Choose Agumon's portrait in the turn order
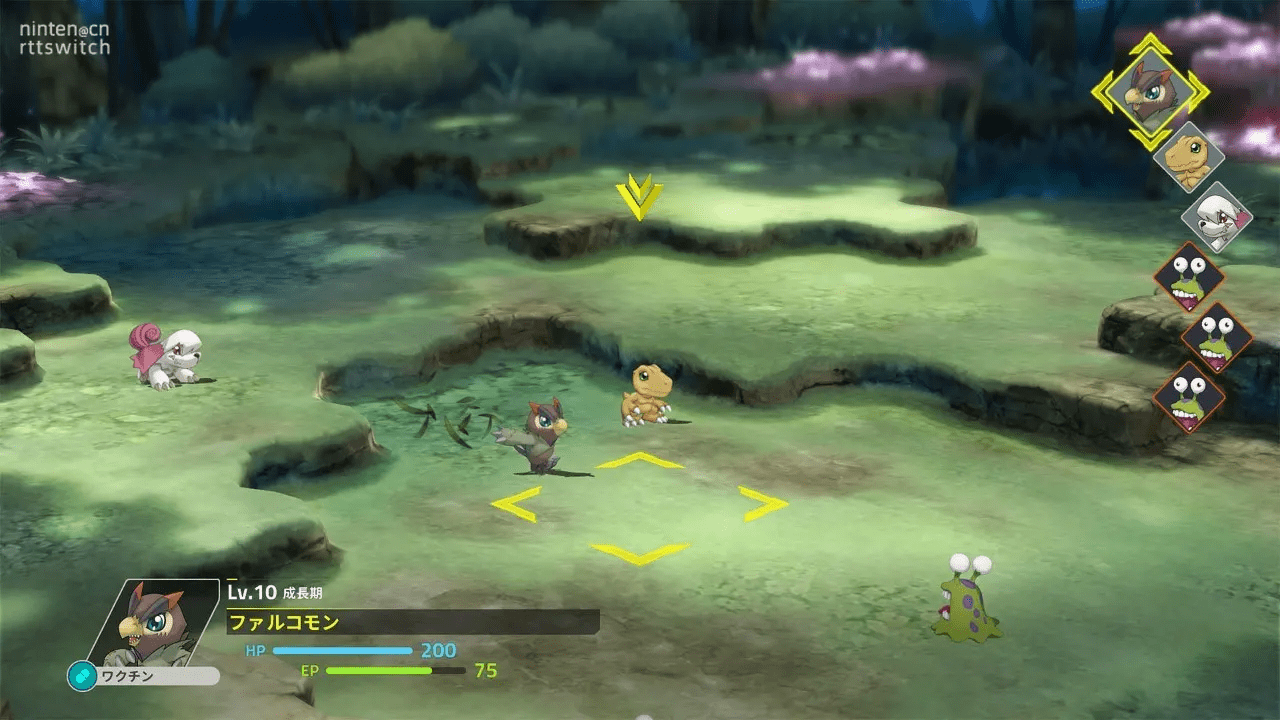Viewport: 1280px width, 720px height. pos(1189,157)
